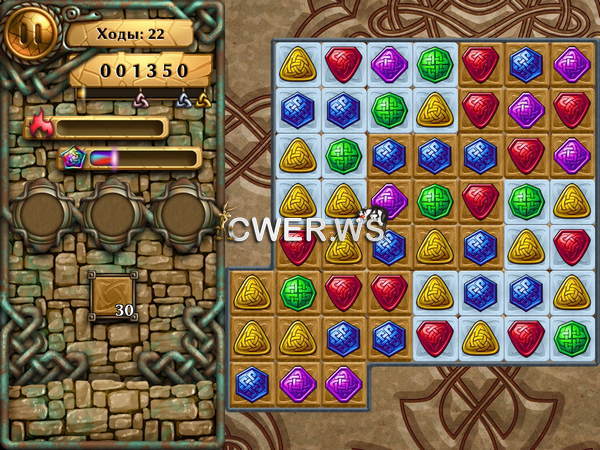Viewport: 600px width, 450px height.
Task: Choose the blue gem in the board's top row
Action: (x=526, y=64)
